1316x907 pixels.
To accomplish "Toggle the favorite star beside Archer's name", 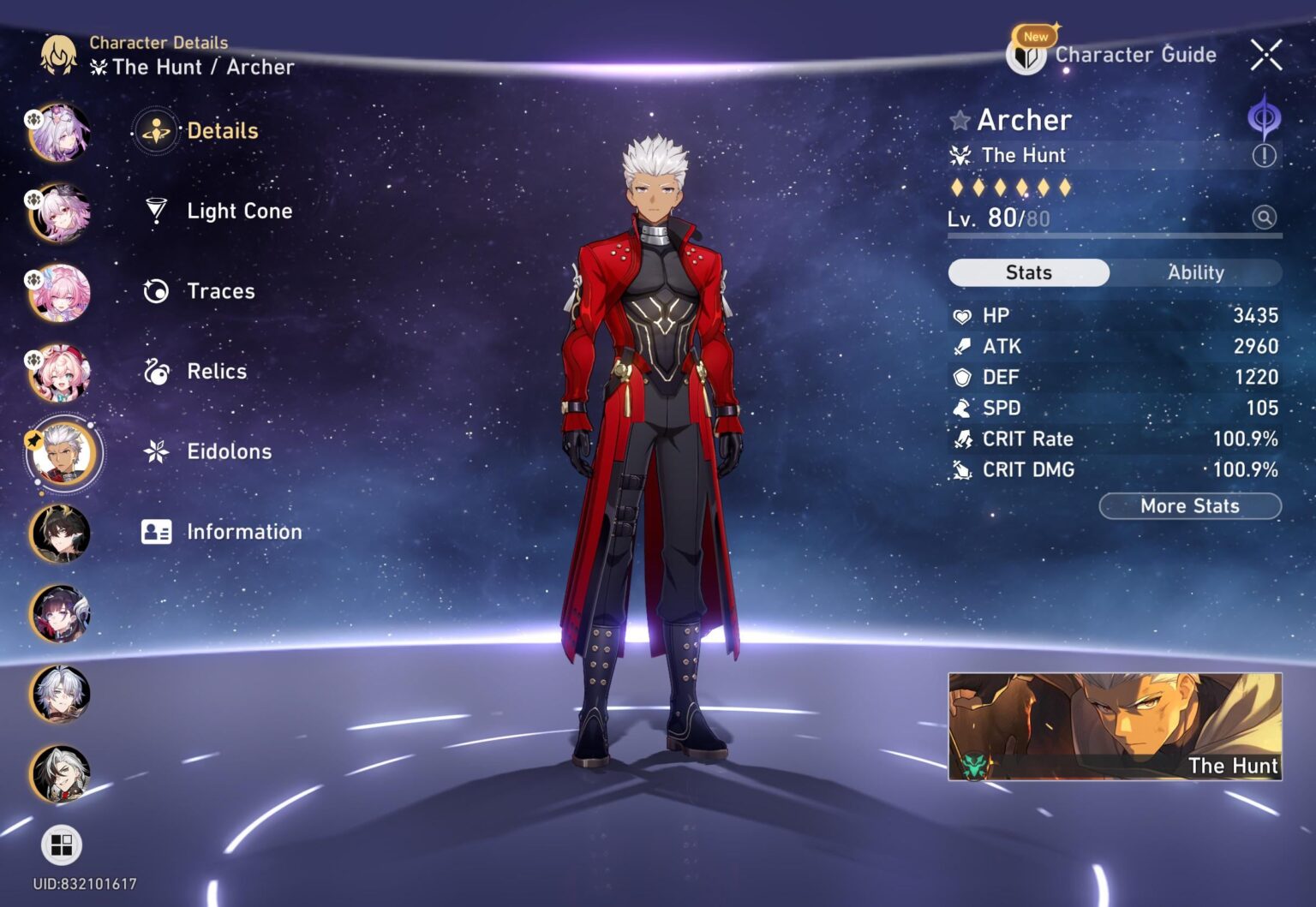I will click(960, 121).
